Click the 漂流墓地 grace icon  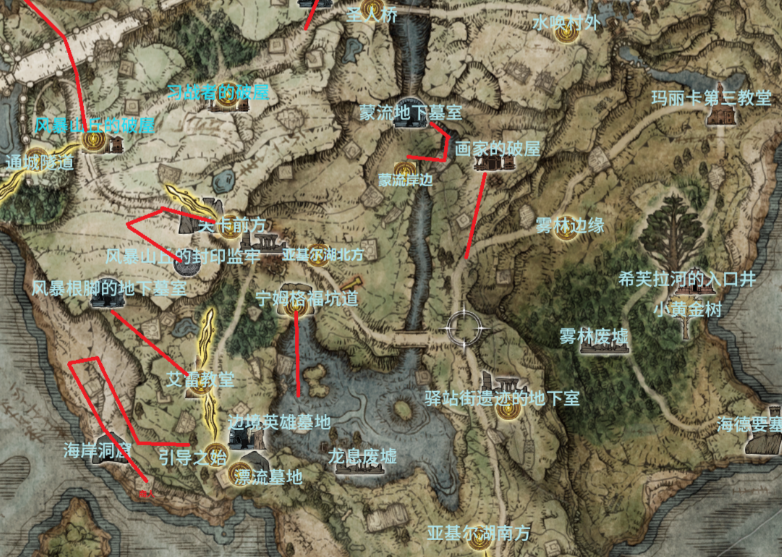coord(240,475)
